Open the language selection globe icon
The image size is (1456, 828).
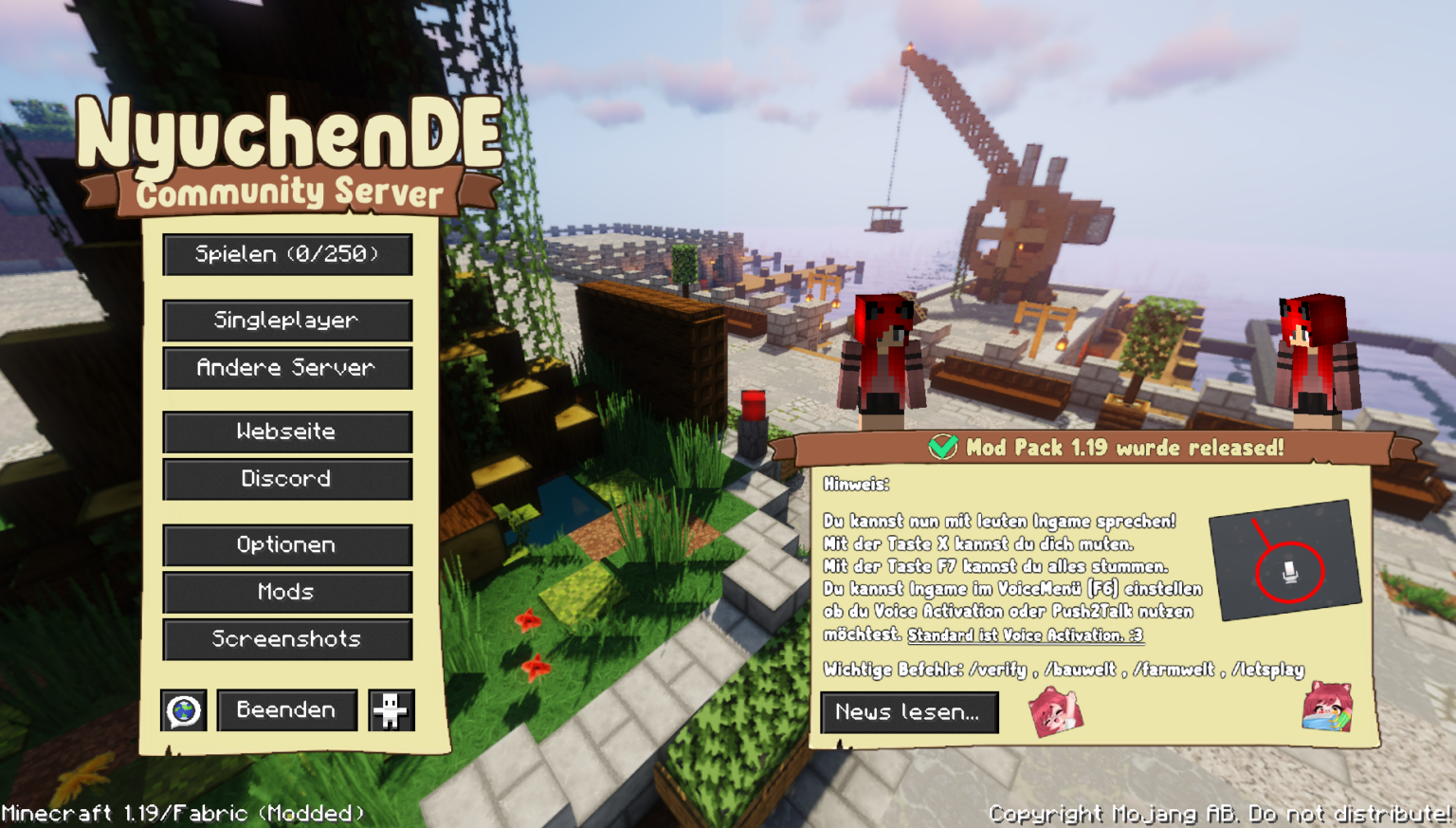pos(185,709)
